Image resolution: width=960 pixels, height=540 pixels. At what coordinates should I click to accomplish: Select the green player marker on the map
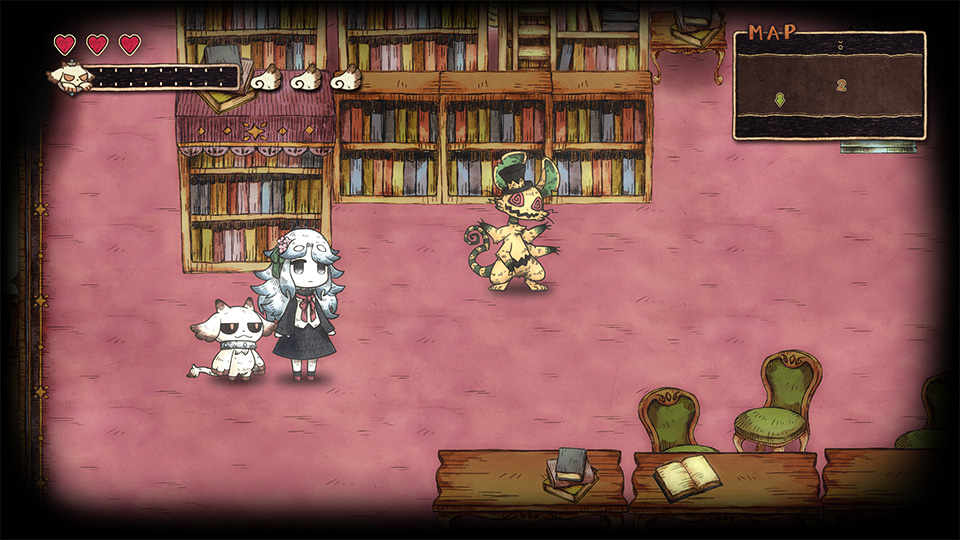coord(780,99)
